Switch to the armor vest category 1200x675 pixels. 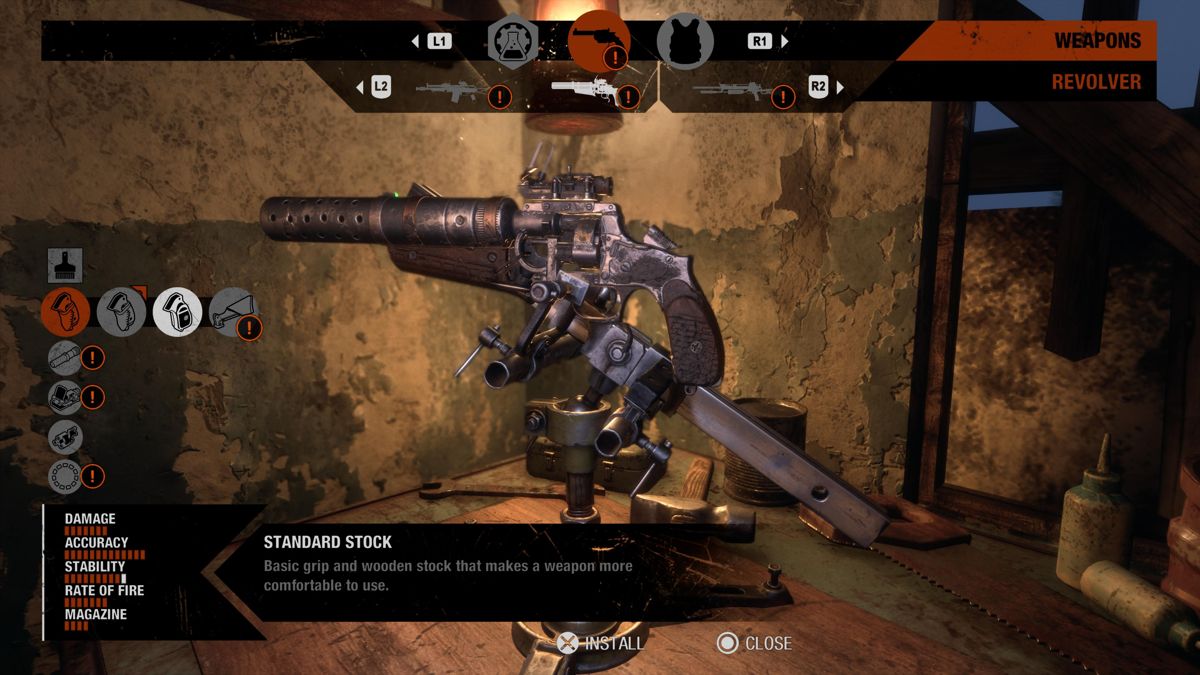click(685, 42)
